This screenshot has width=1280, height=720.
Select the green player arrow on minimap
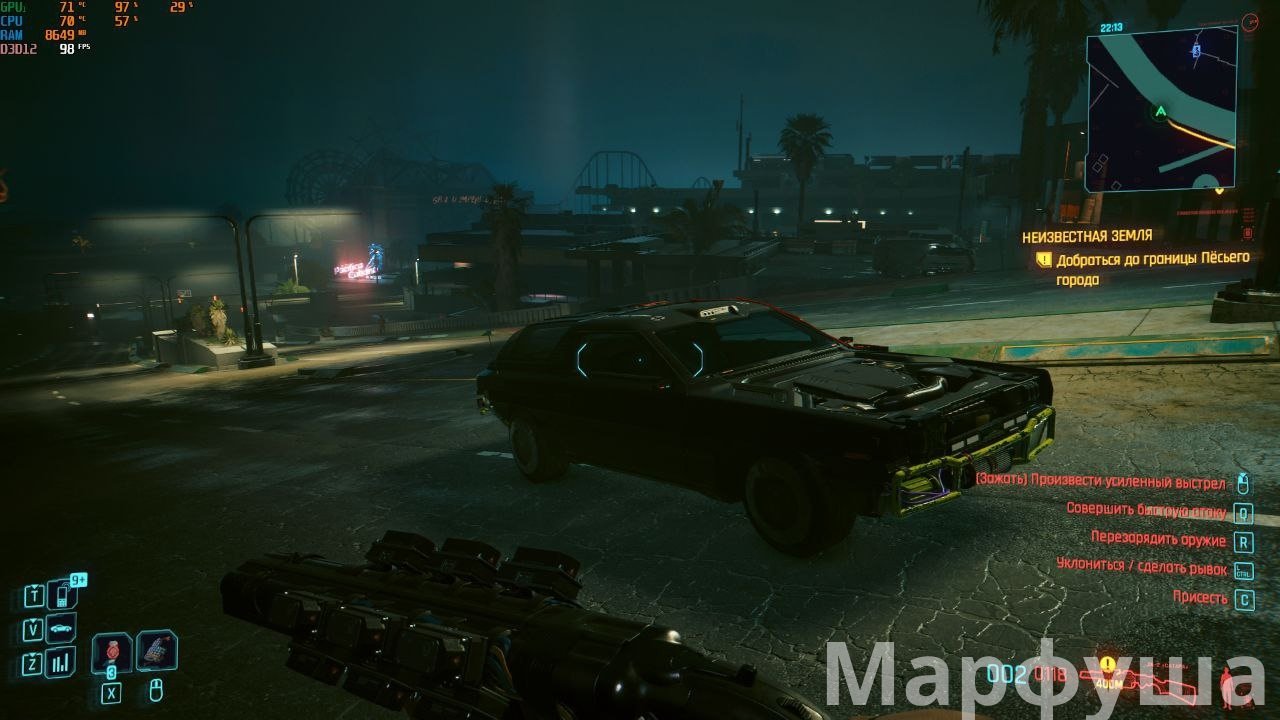[x=1161, y=112]
